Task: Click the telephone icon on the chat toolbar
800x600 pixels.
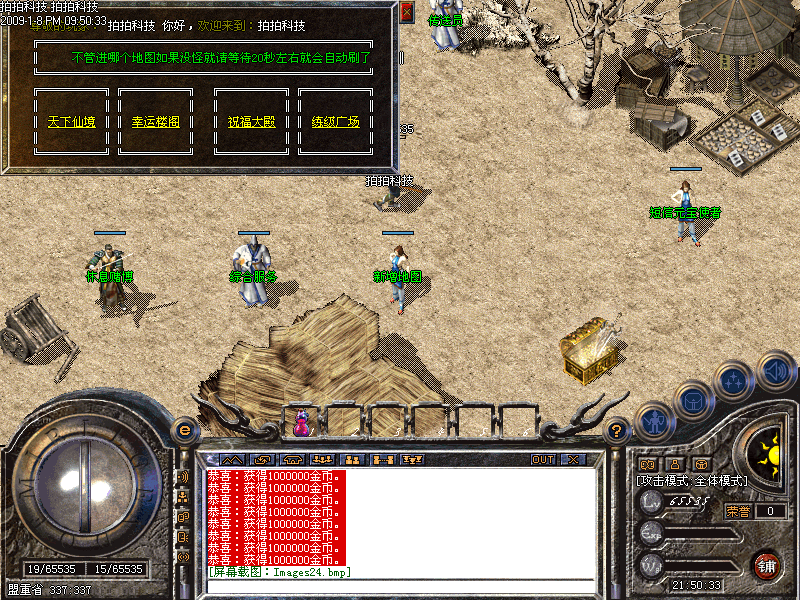Action: point(293,460)
